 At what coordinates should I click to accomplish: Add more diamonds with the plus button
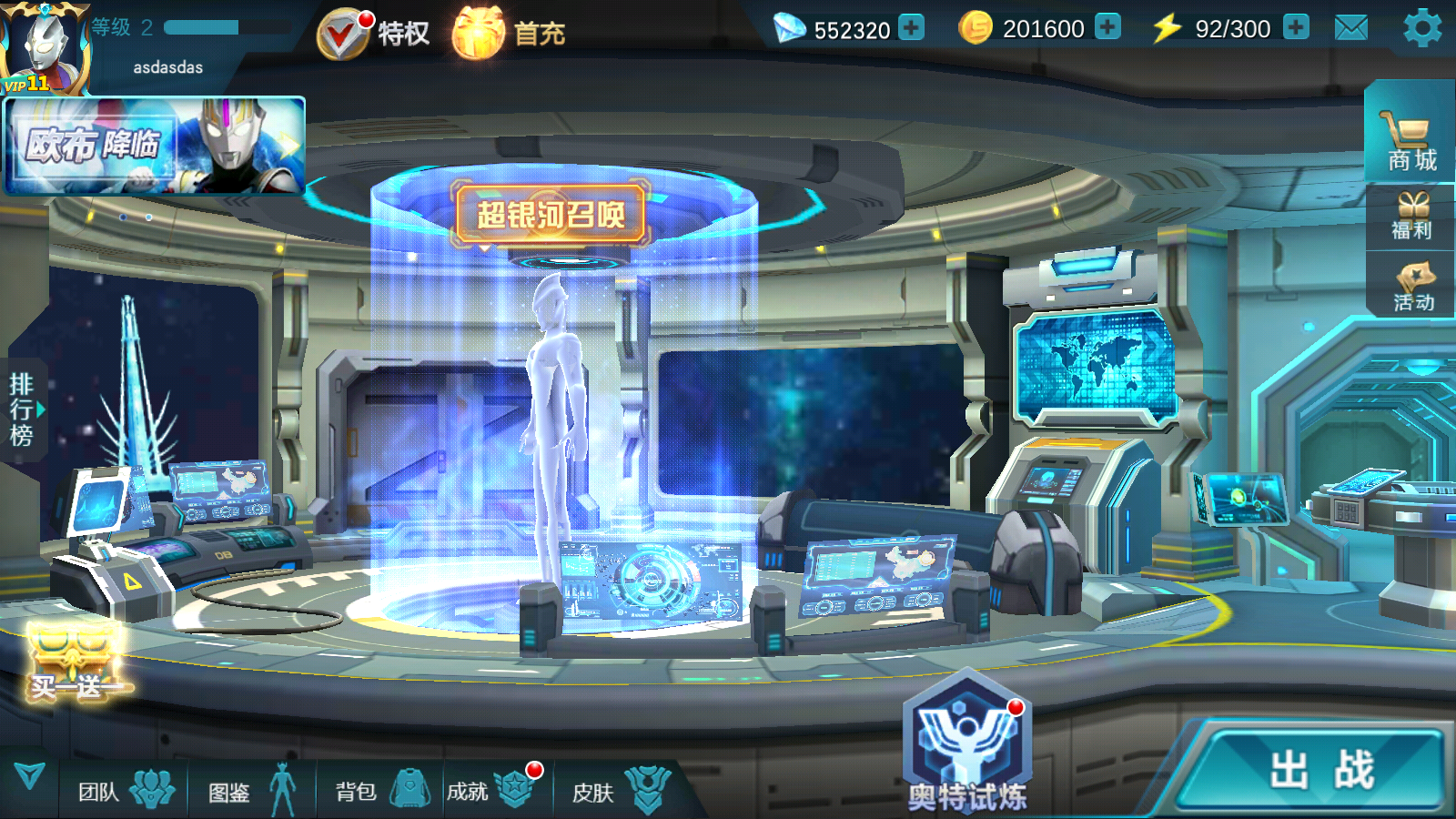click(x=911, y=27)
